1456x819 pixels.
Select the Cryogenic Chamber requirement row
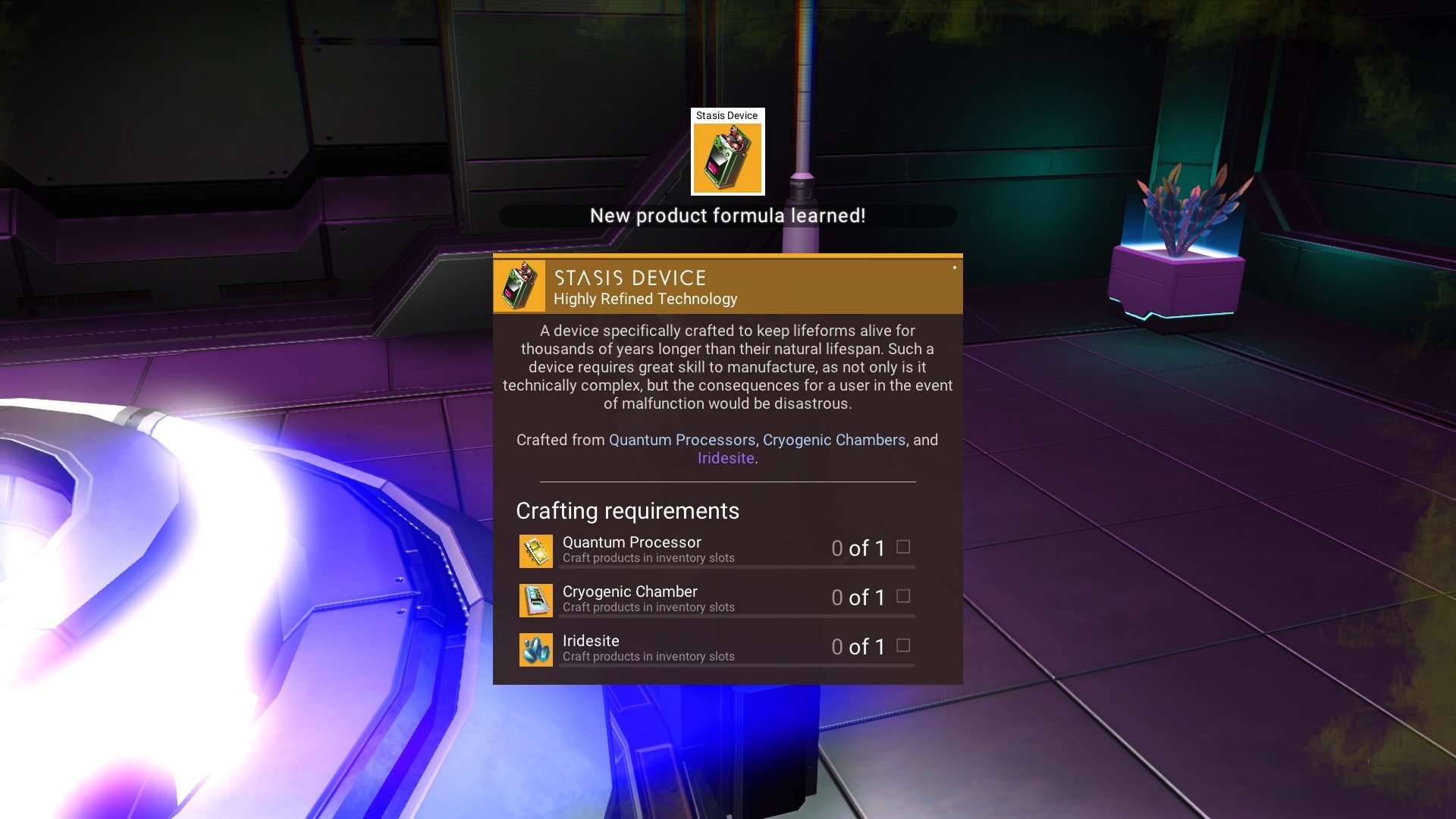[717, 599]
